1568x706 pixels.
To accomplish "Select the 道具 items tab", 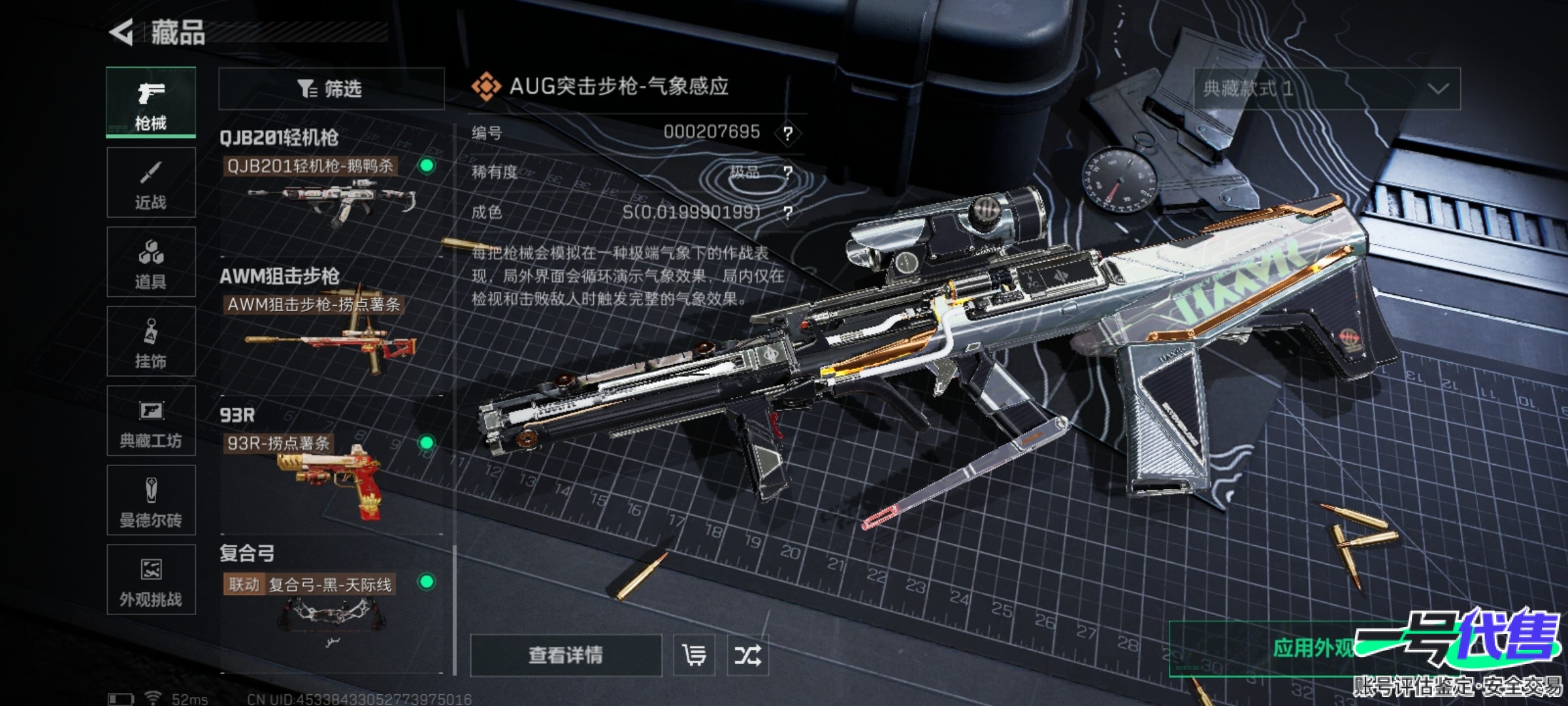I will (151, 262).
